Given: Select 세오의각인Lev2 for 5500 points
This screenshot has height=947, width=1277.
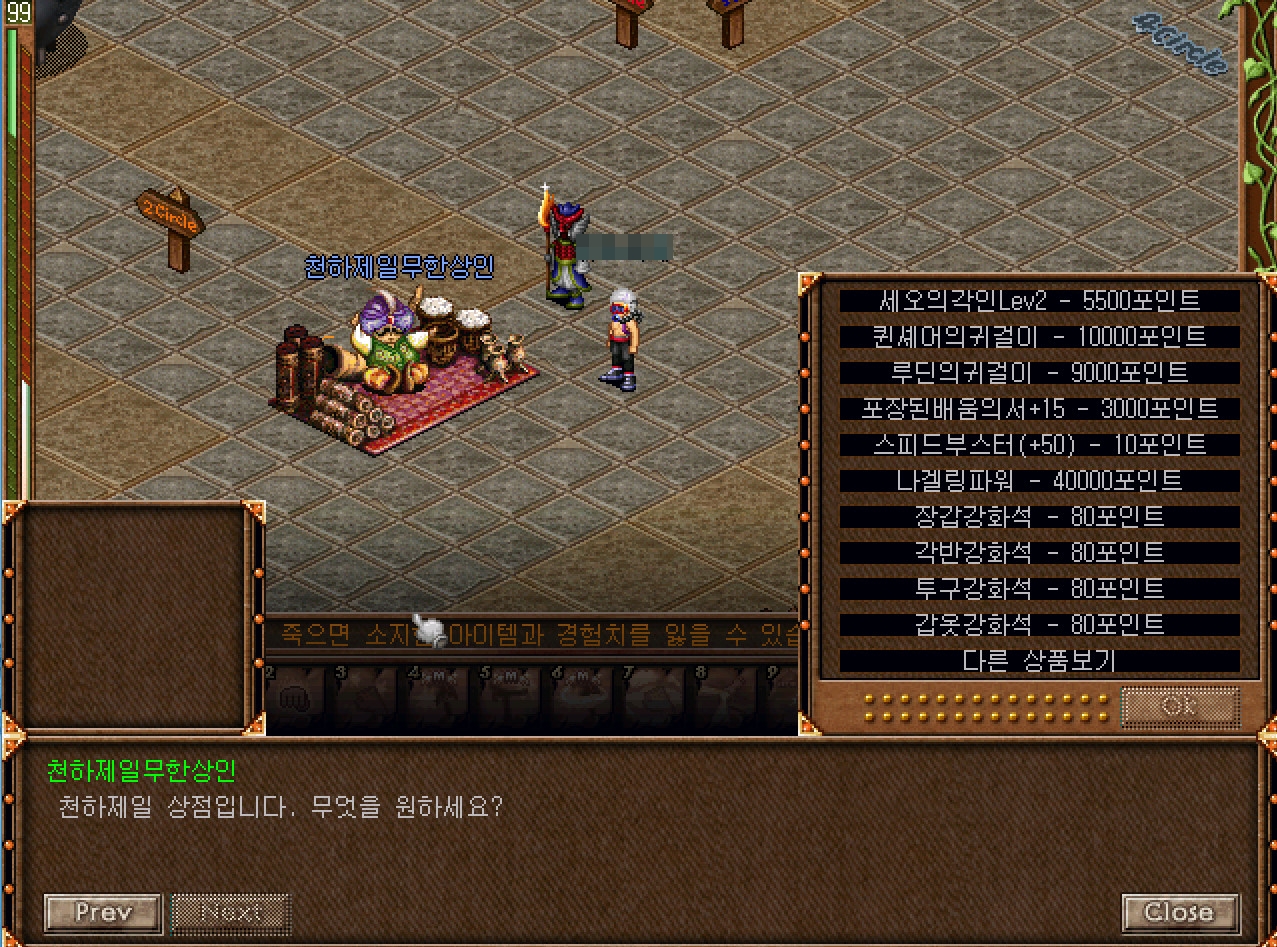Looking at the screenshot, I should coord(1039,301).
